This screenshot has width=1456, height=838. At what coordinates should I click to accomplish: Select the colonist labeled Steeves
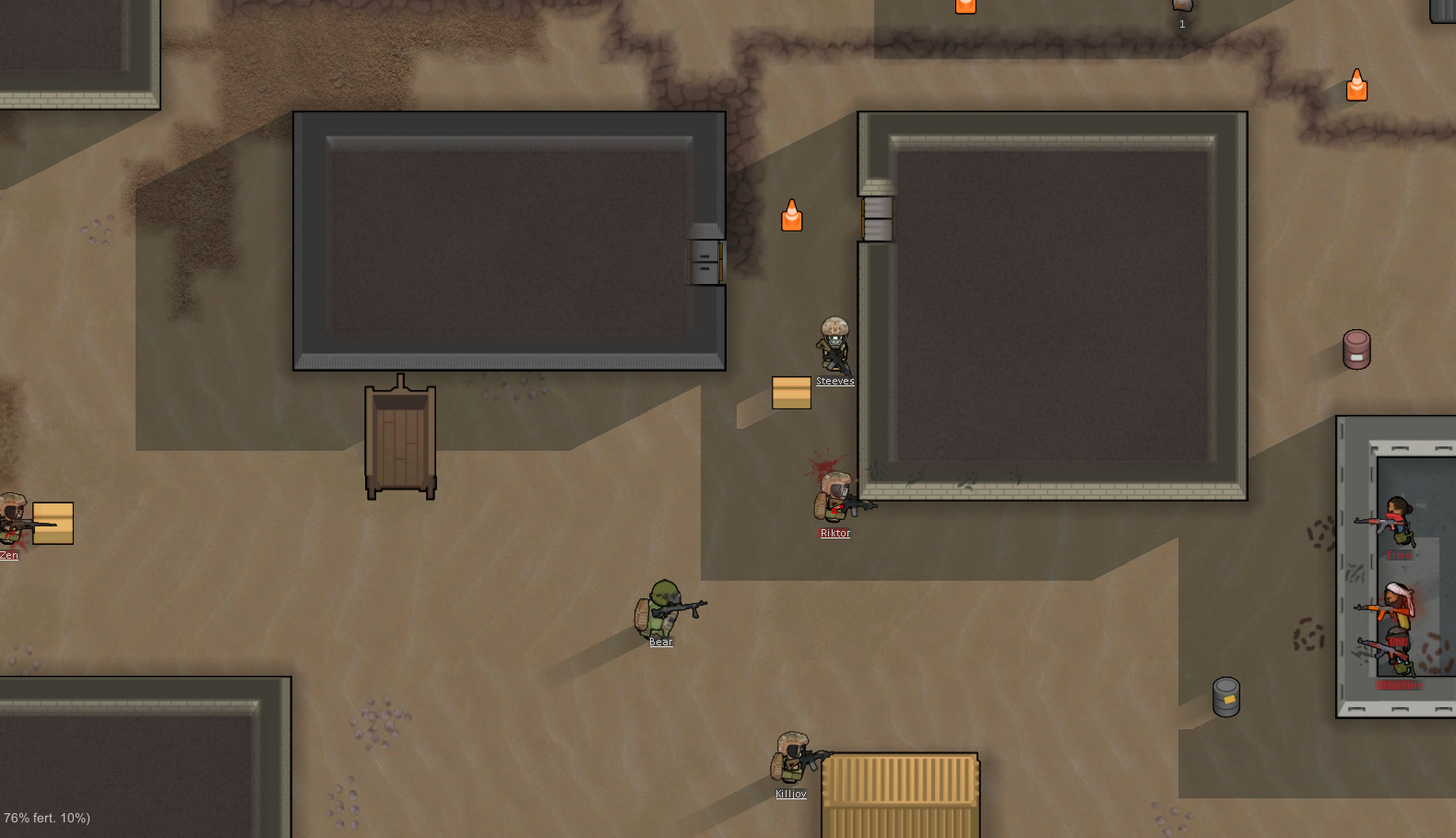[835, 345]
